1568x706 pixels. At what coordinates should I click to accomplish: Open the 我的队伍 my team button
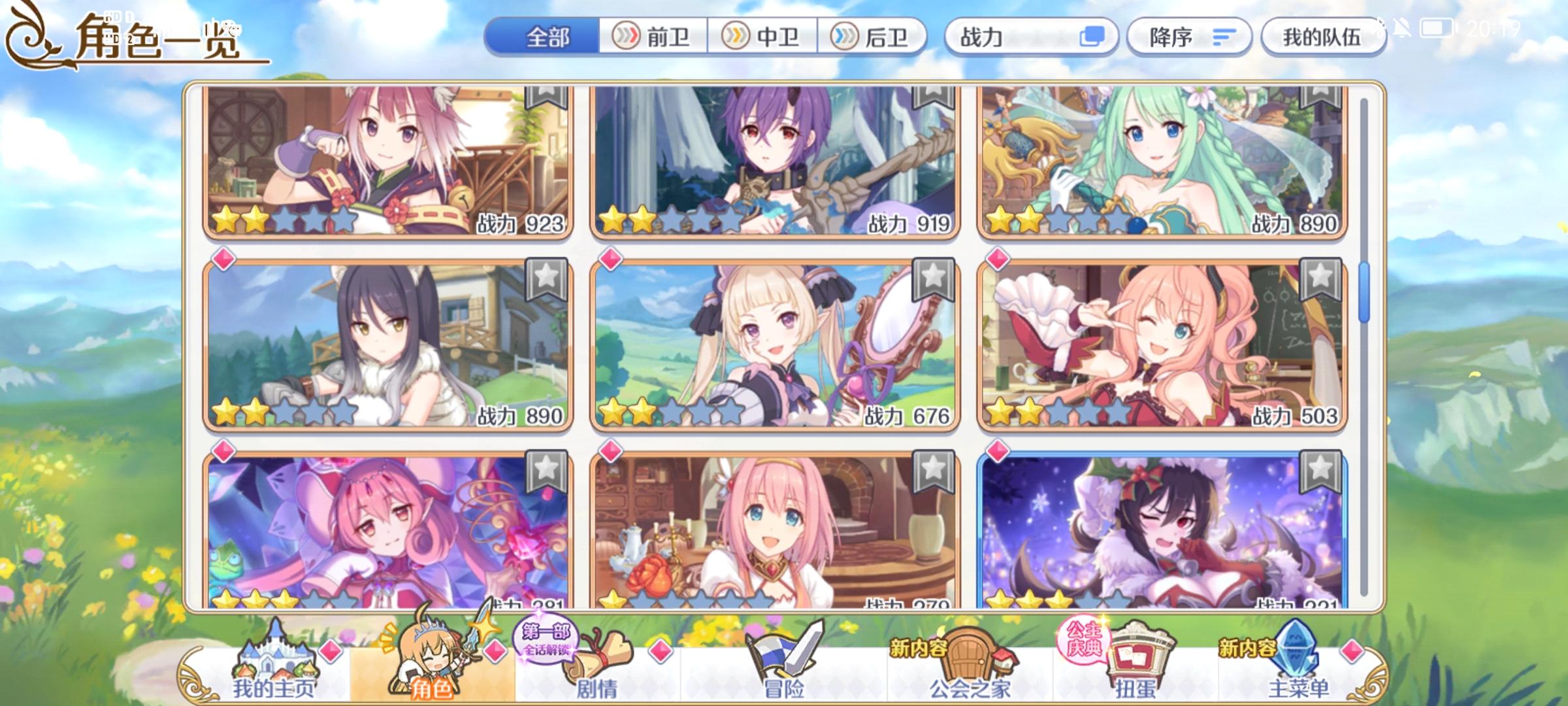[x=1323, y=37]
